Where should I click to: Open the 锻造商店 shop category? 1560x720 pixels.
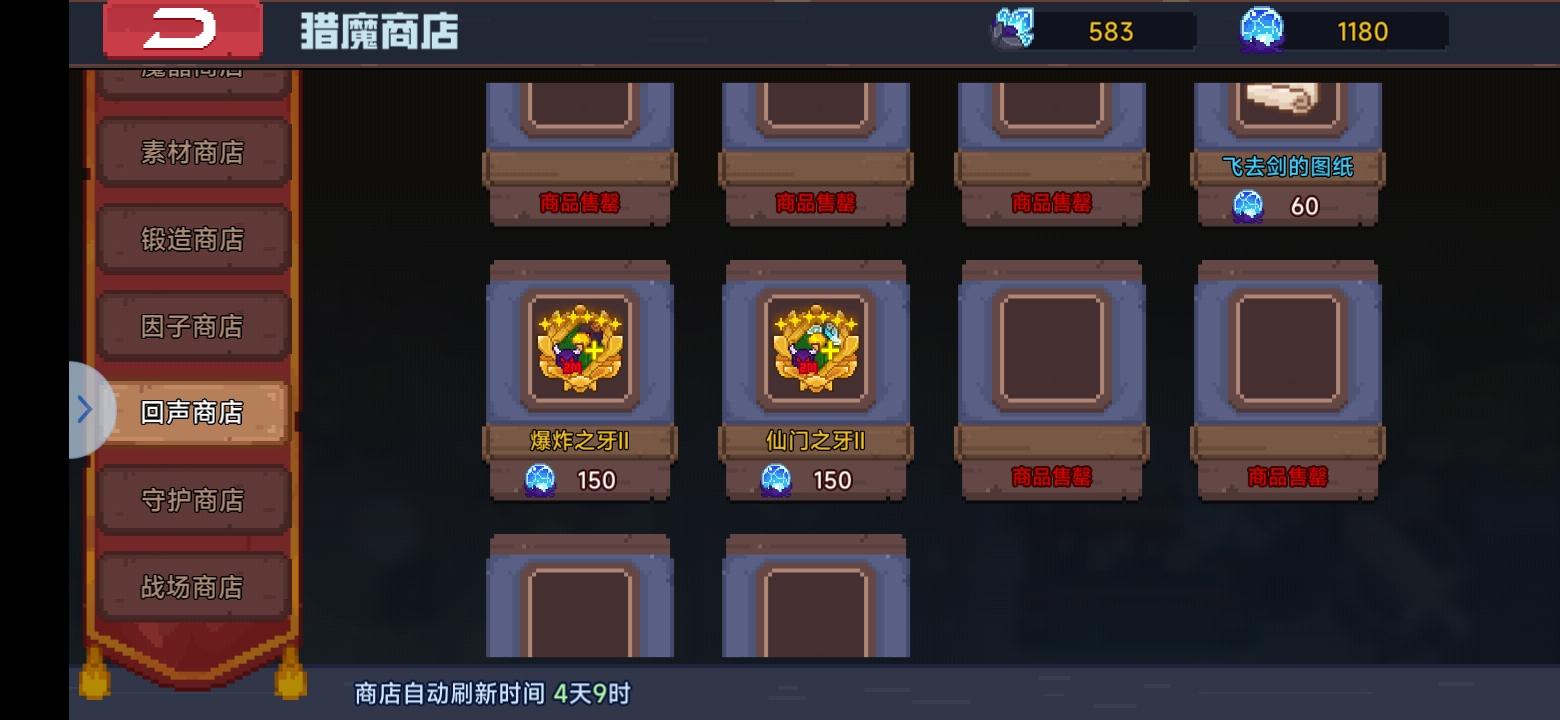coord(193,239)
